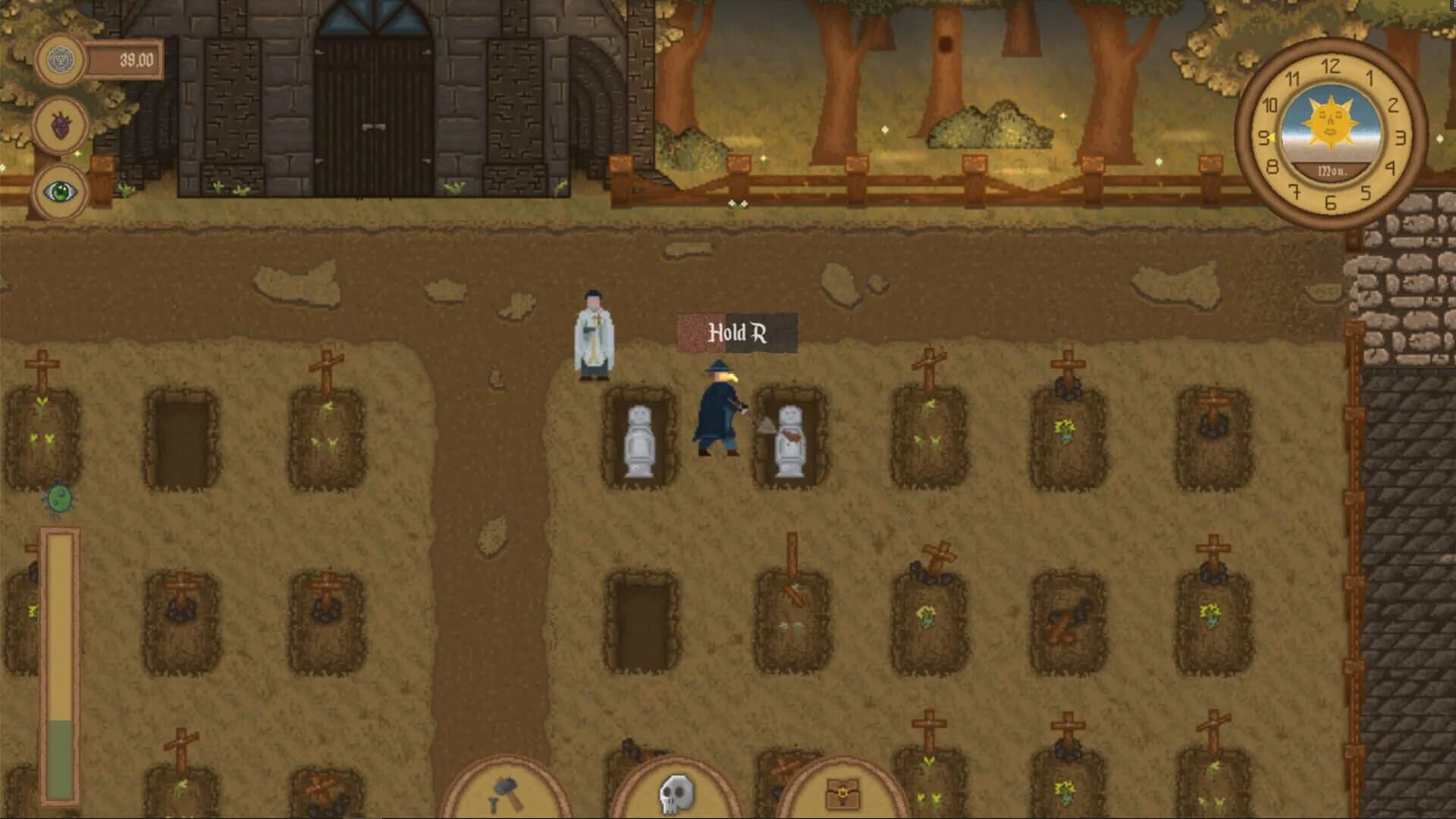The image size is (1456, 819).
Task: Click the yellow time pointer at nine o'clock
Action: [x=1272, y=136]
